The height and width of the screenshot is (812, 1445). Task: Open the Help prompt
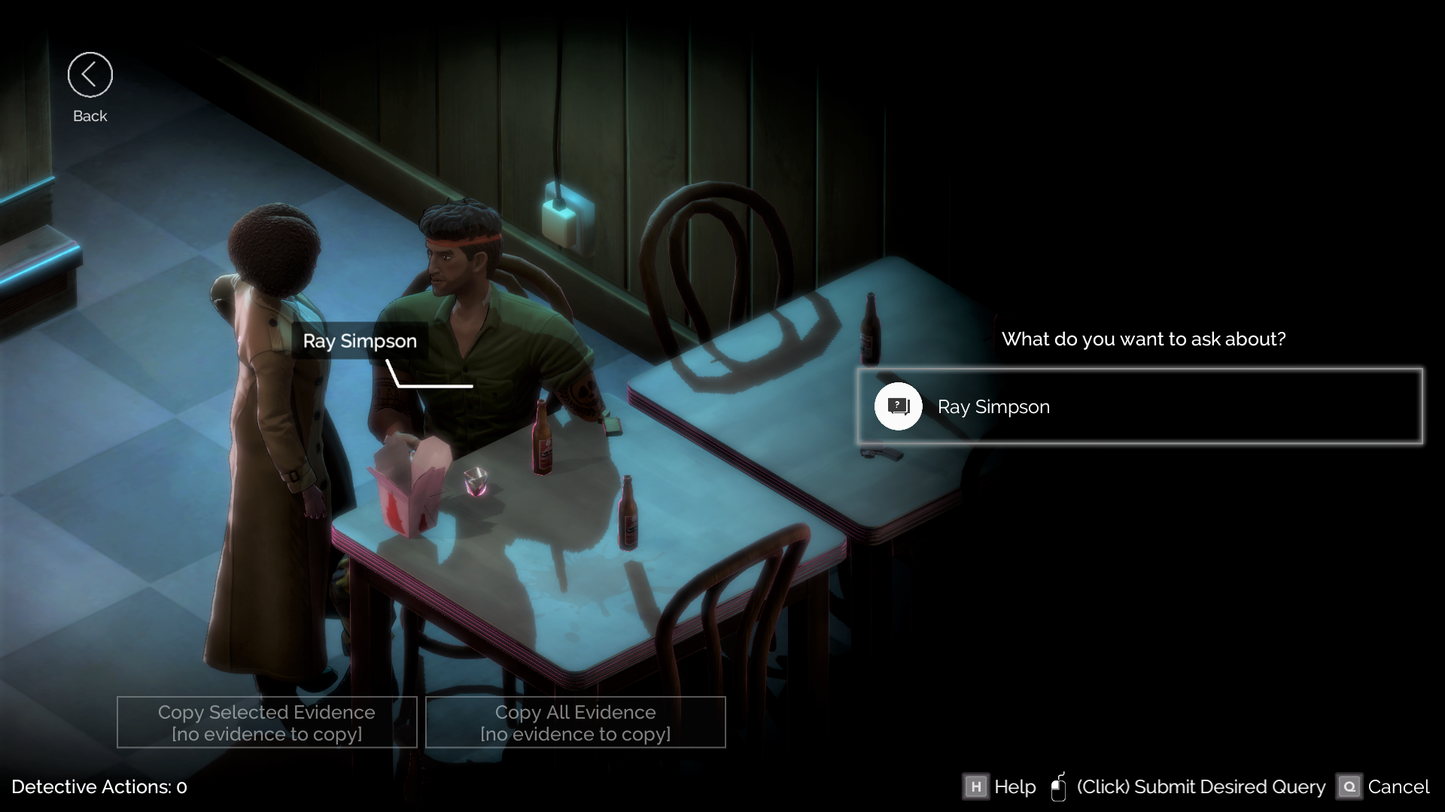click(x=999, y=787)
